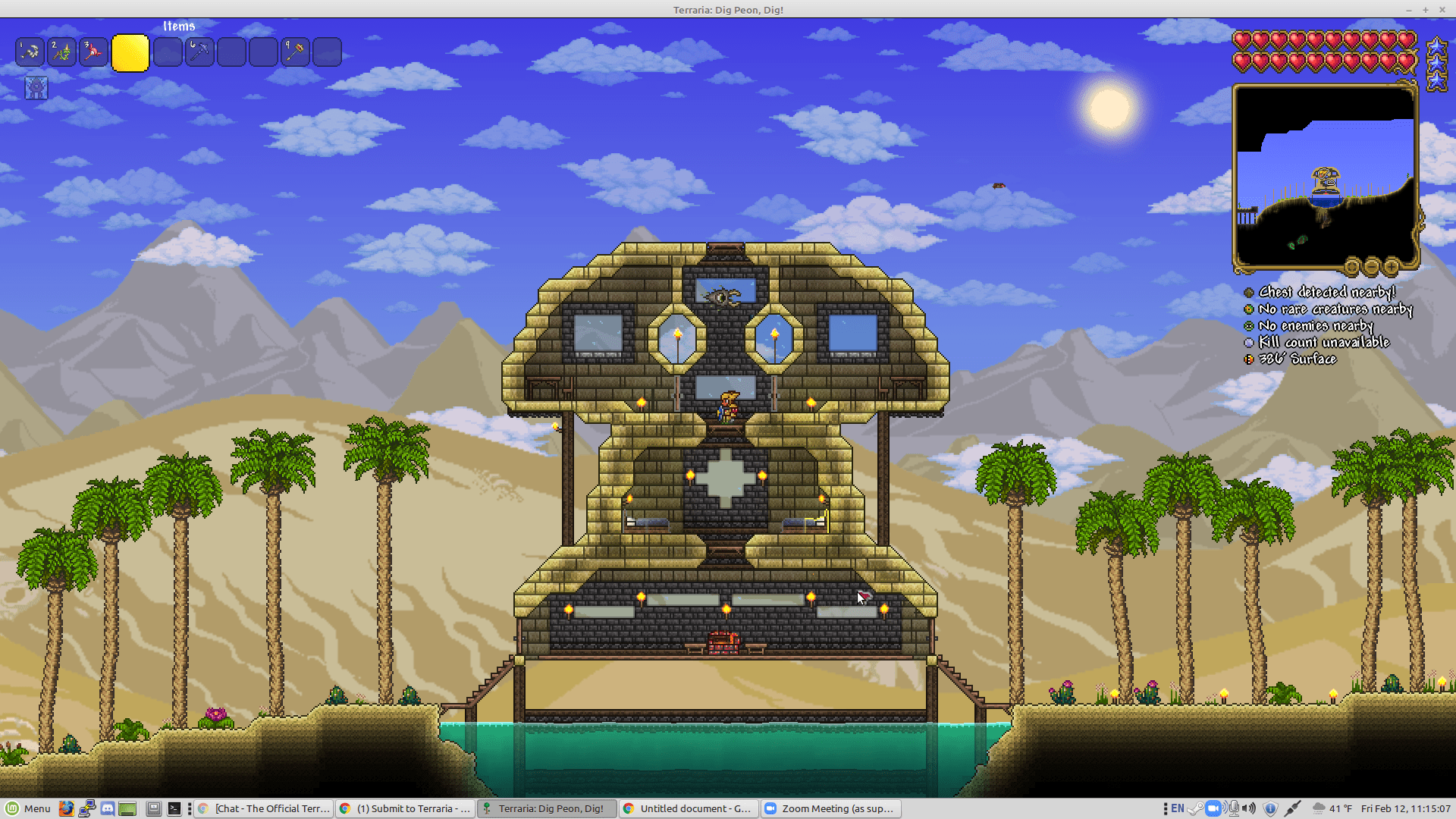Image resolution: width=1456 pixels, height=819 pixels.
Task: Select the grappling hook in hotbar slot 1
Action: (30, 51)
